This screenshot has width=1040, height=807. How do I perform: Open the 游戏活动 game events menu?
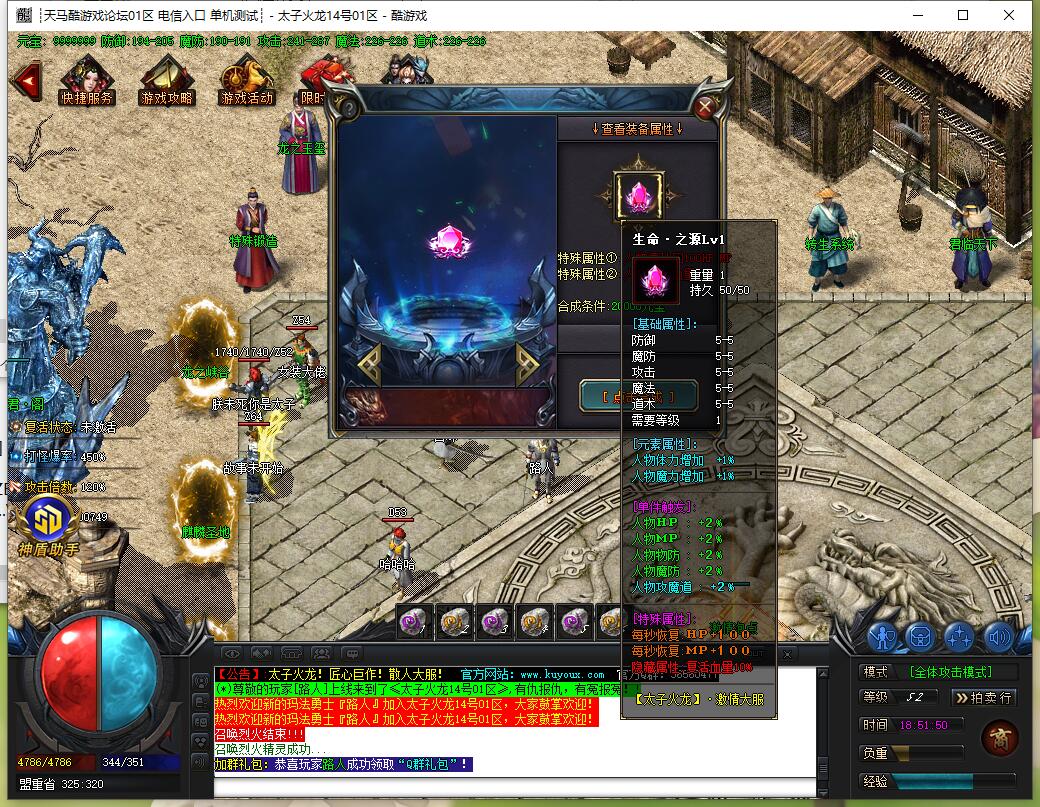(x=246, y=80)
